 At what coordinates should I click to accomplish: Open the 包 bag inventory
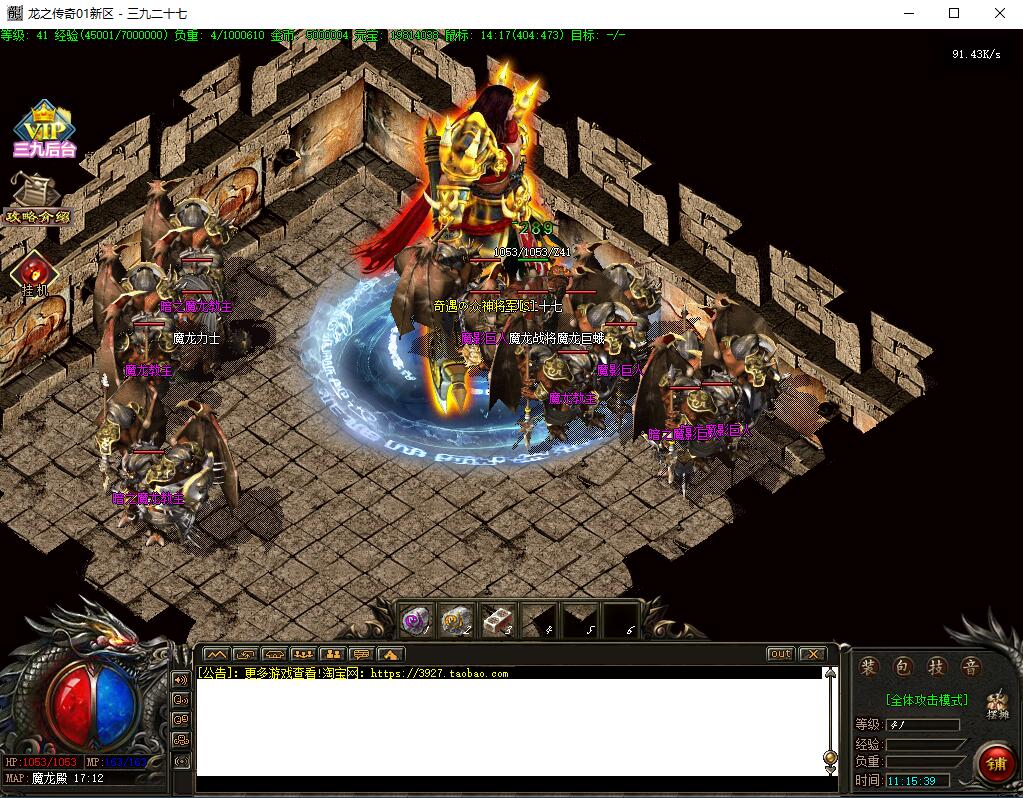(903, 668)
